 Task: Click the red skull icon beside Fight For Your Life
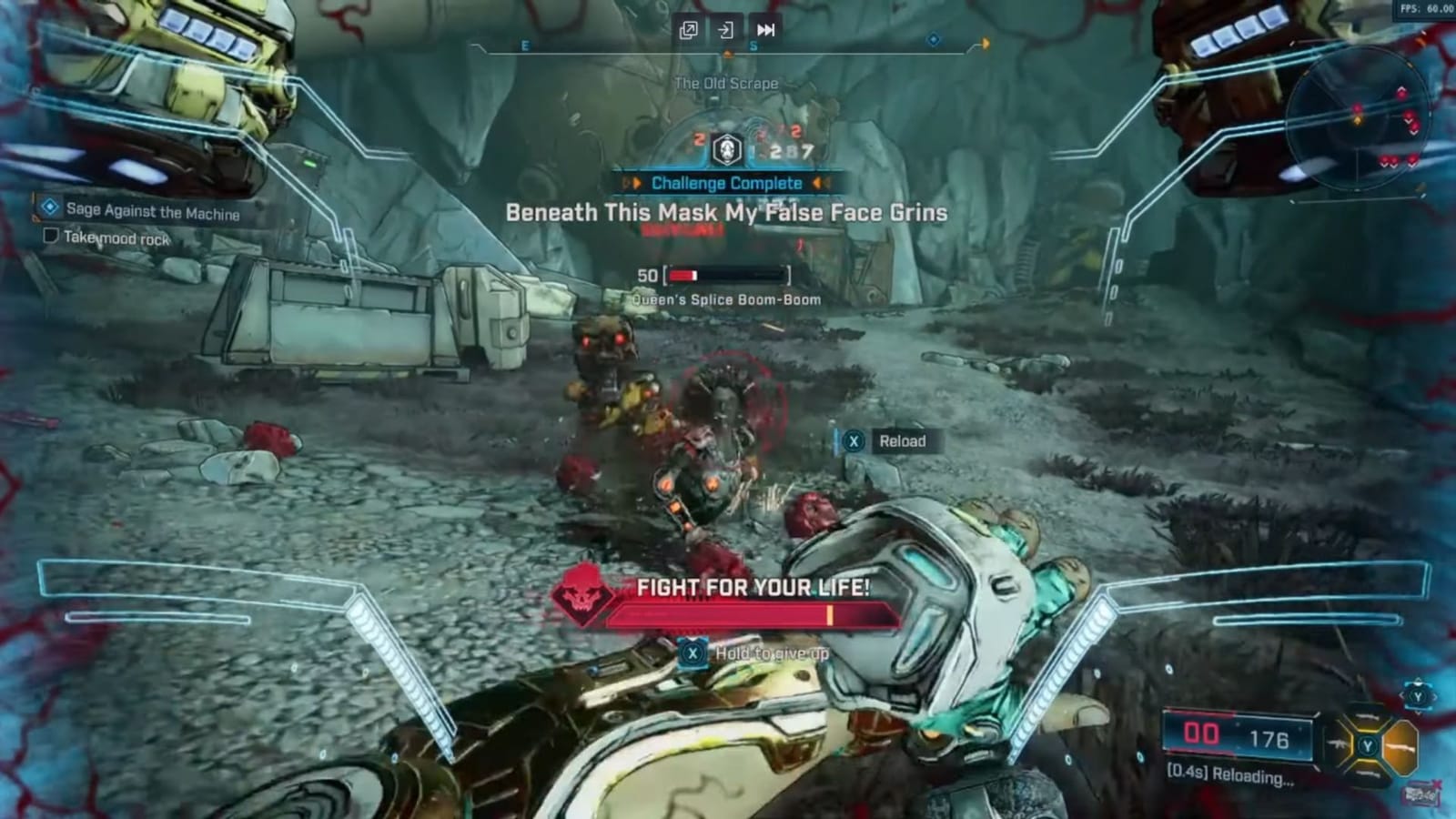tap(583, 599)
